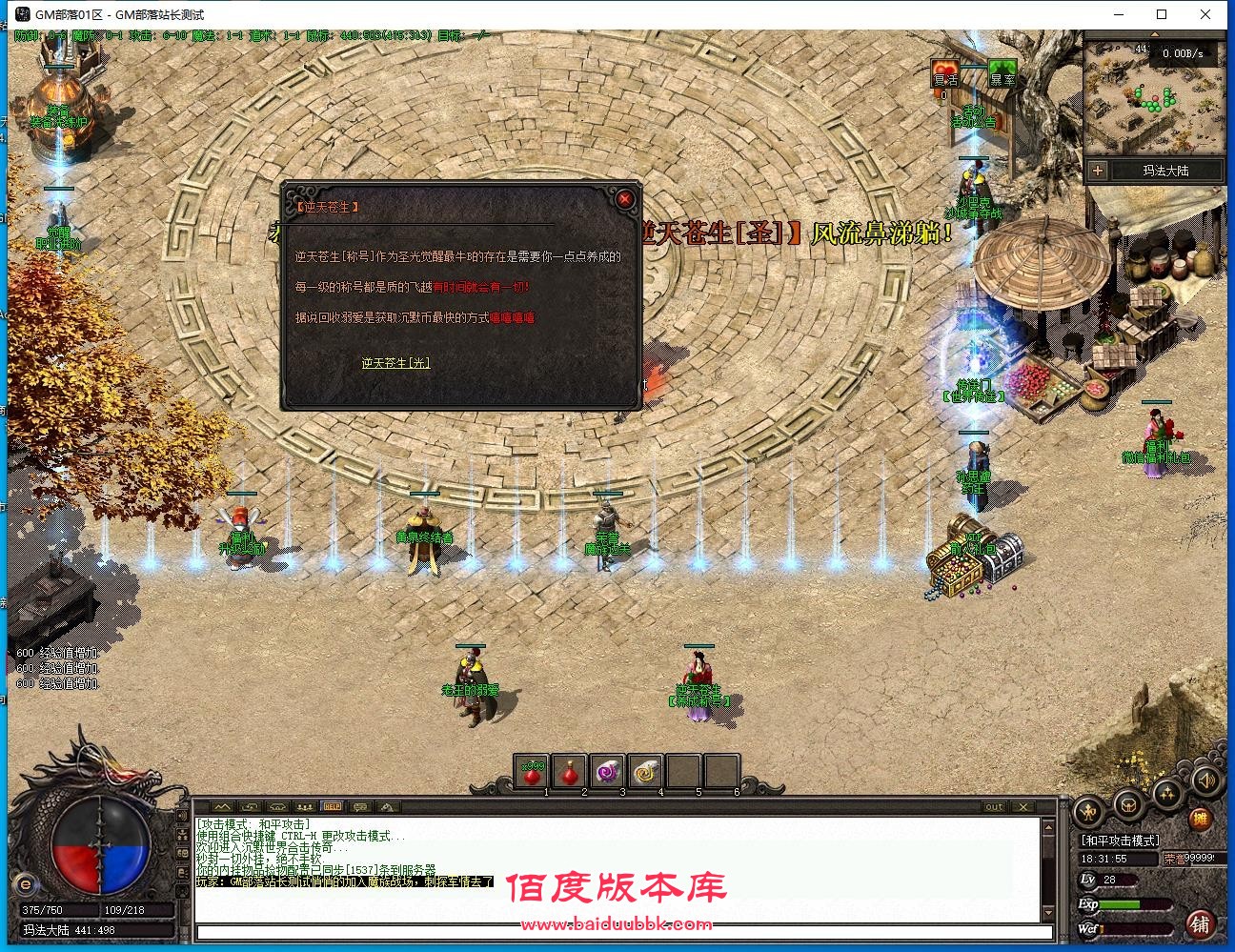1235x952 pixels.
Task: Click the golden spiral item in quick slot 4
Action: tap(645, 774)
